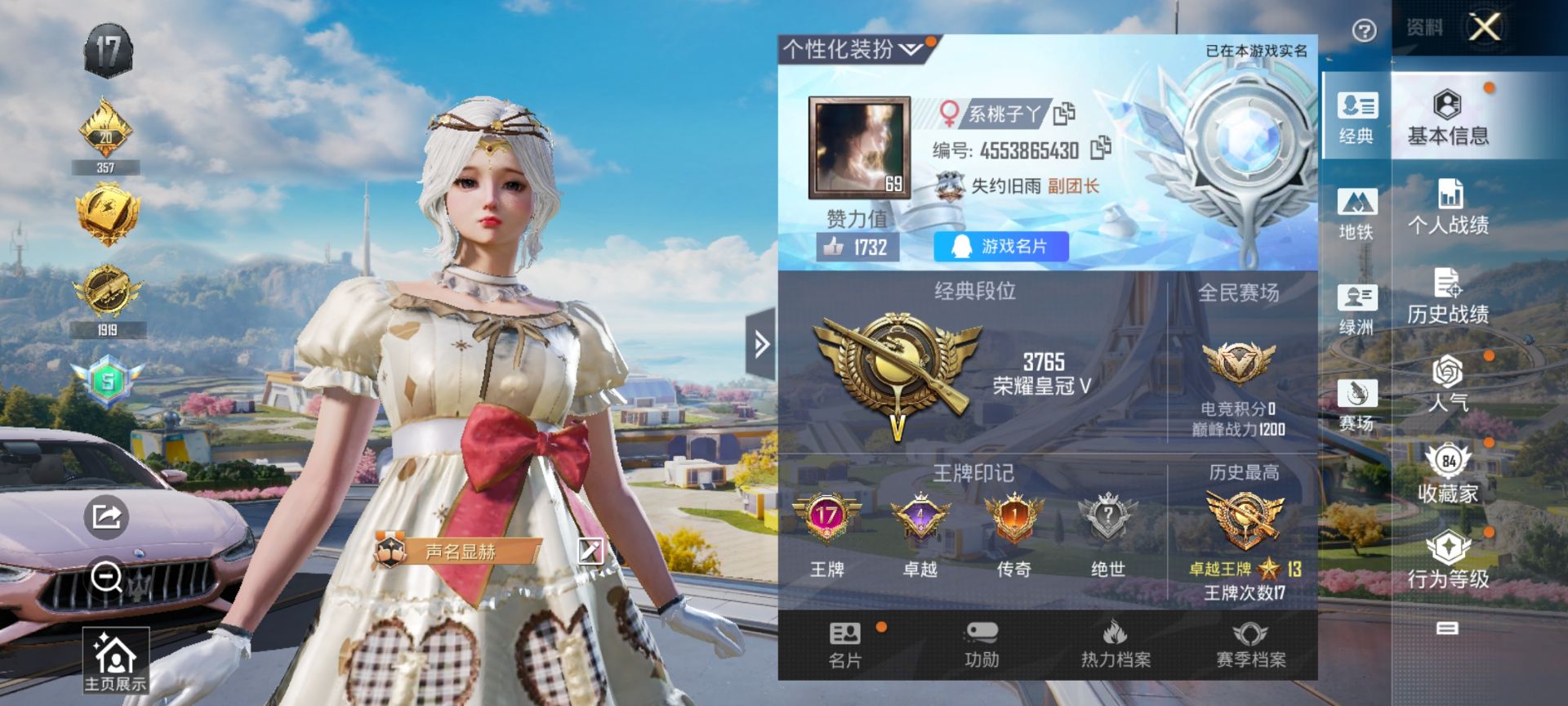Open the help question mark icon
Image resolution: width=1568 pixels, height=706 pixels.
[1364, 31]
